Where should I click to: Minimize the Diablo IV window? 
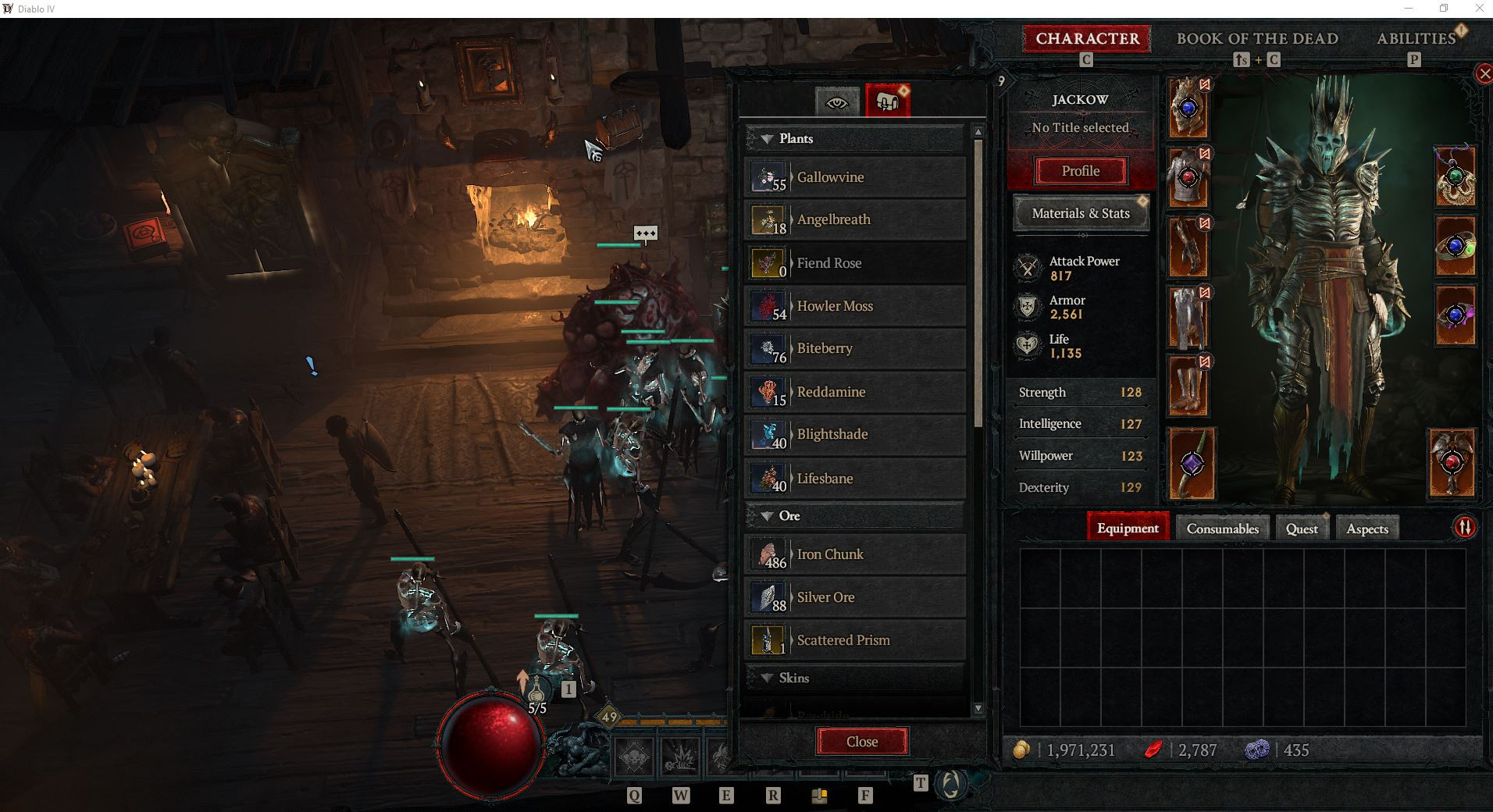pos(1409,9)
